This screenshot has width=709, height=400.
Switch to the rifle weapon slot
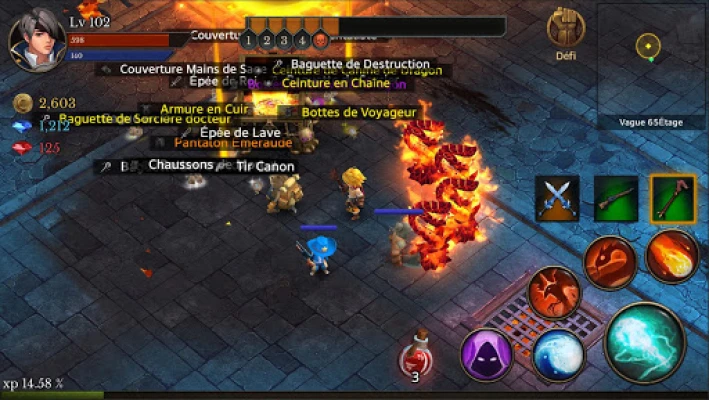[x=616, y=197]
